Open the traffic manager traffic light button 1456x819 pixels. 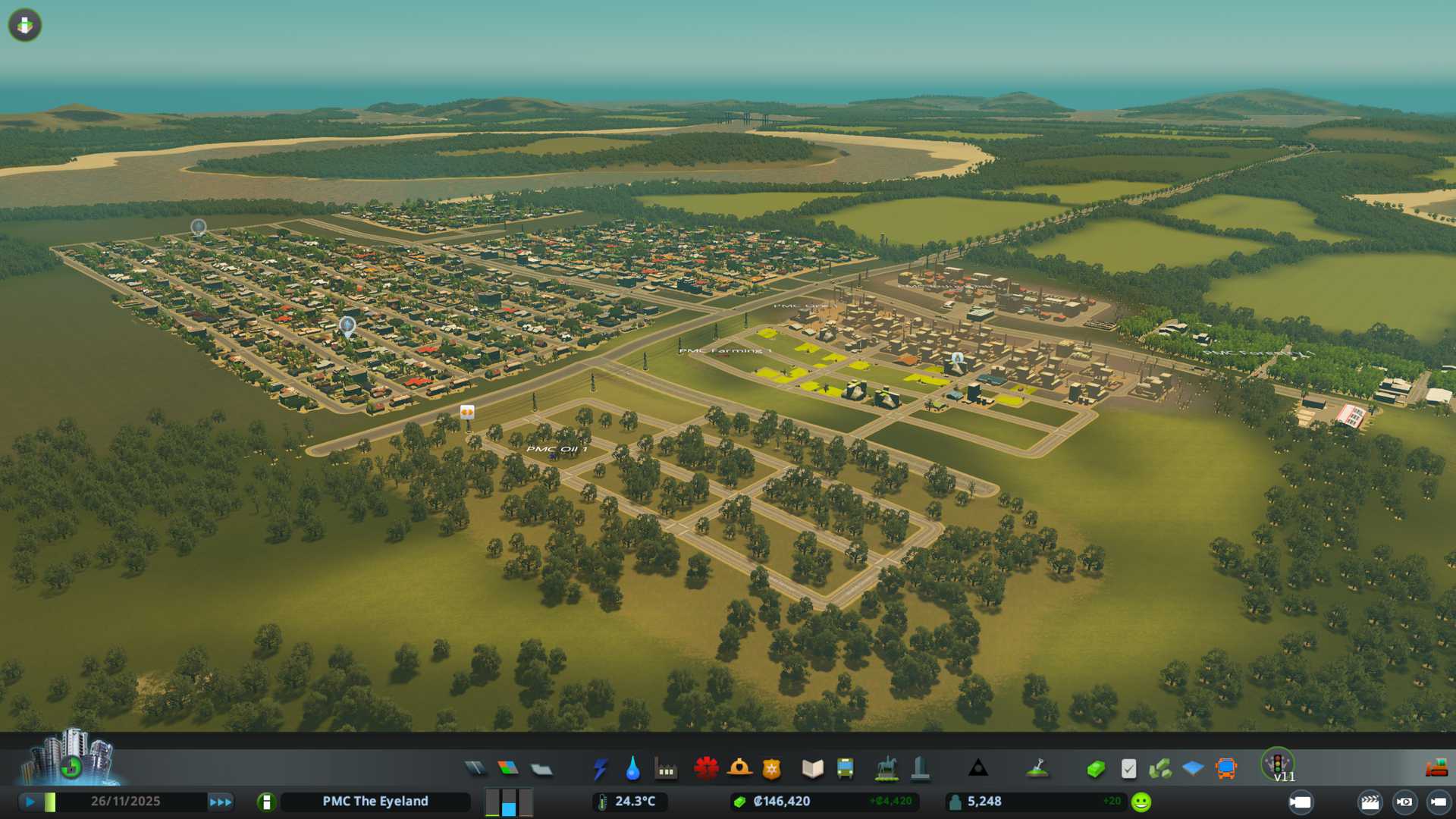tap(1277, 762)
